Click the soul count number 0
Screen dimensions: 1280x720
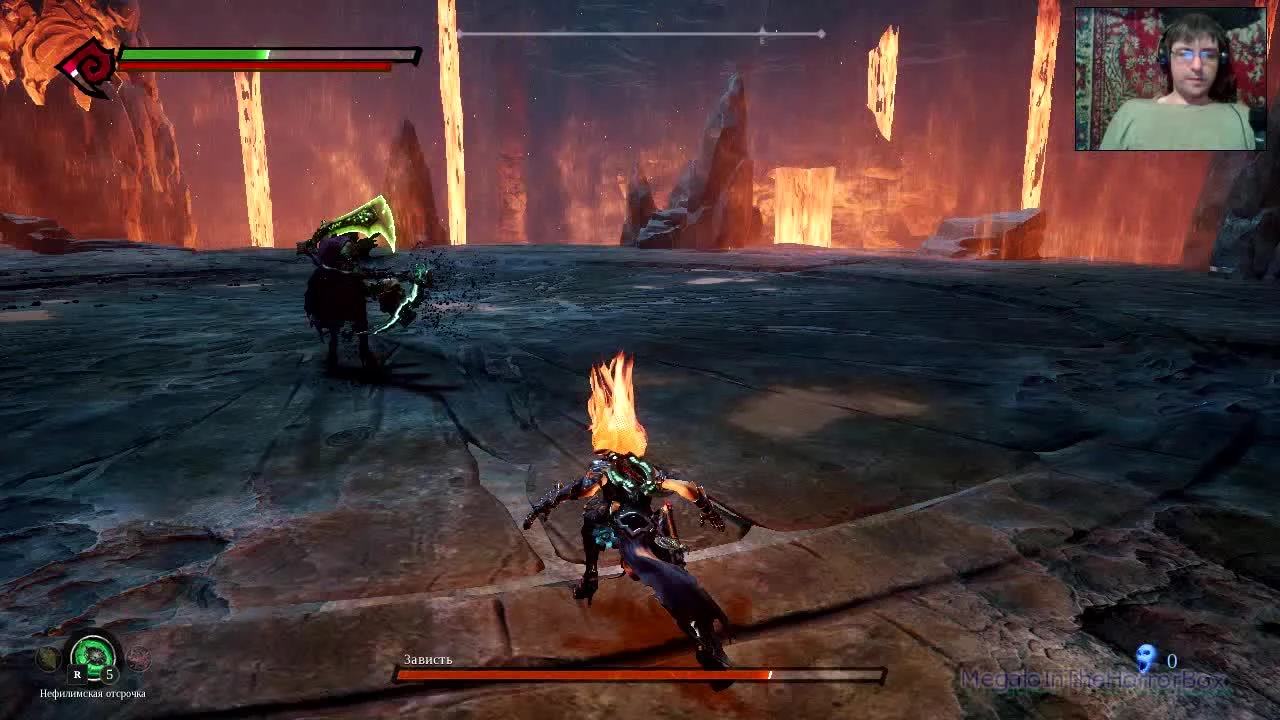point(1169,660)
